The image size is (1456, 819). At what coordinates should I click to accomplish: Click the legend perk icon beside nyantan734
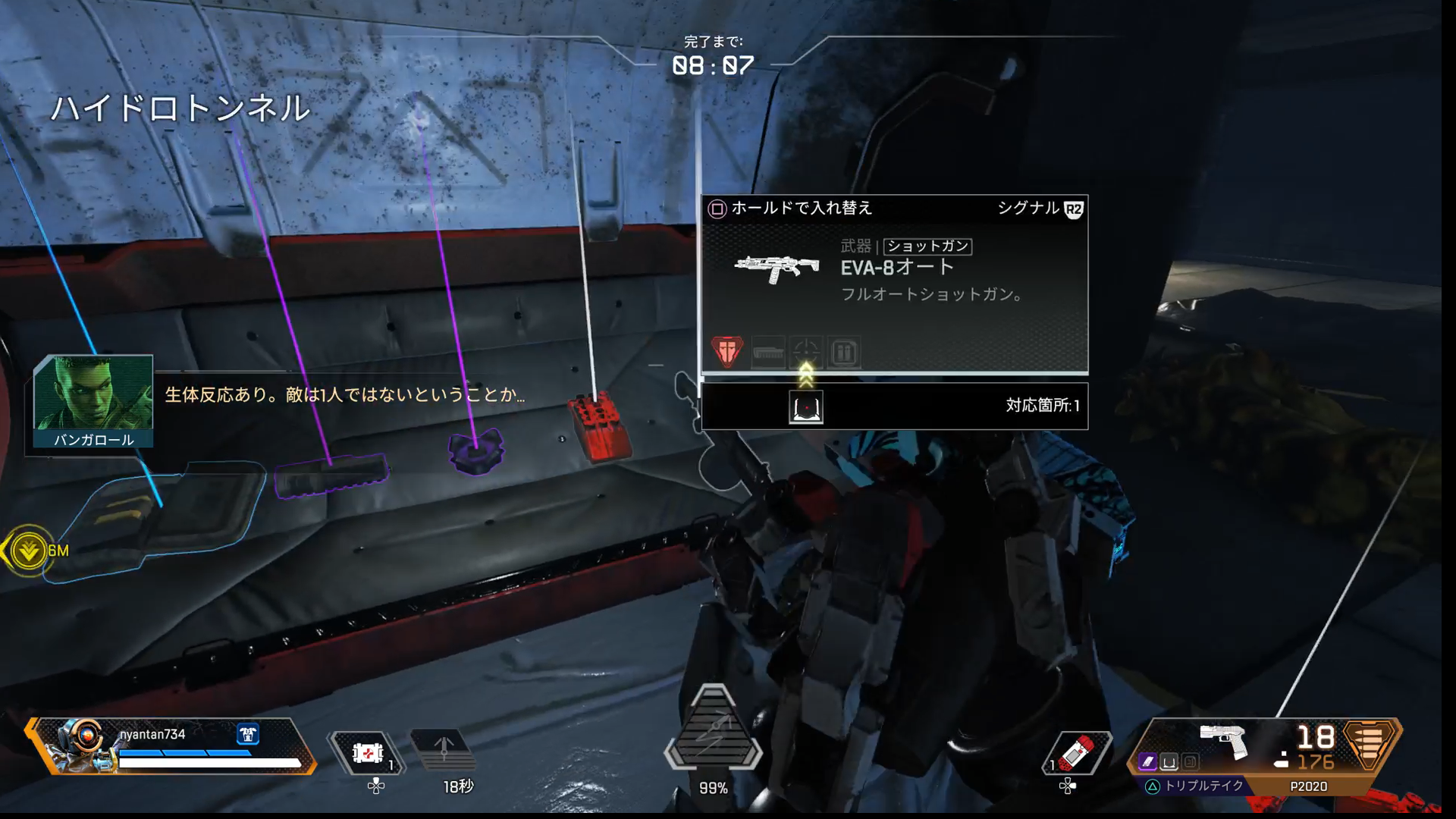248,734
